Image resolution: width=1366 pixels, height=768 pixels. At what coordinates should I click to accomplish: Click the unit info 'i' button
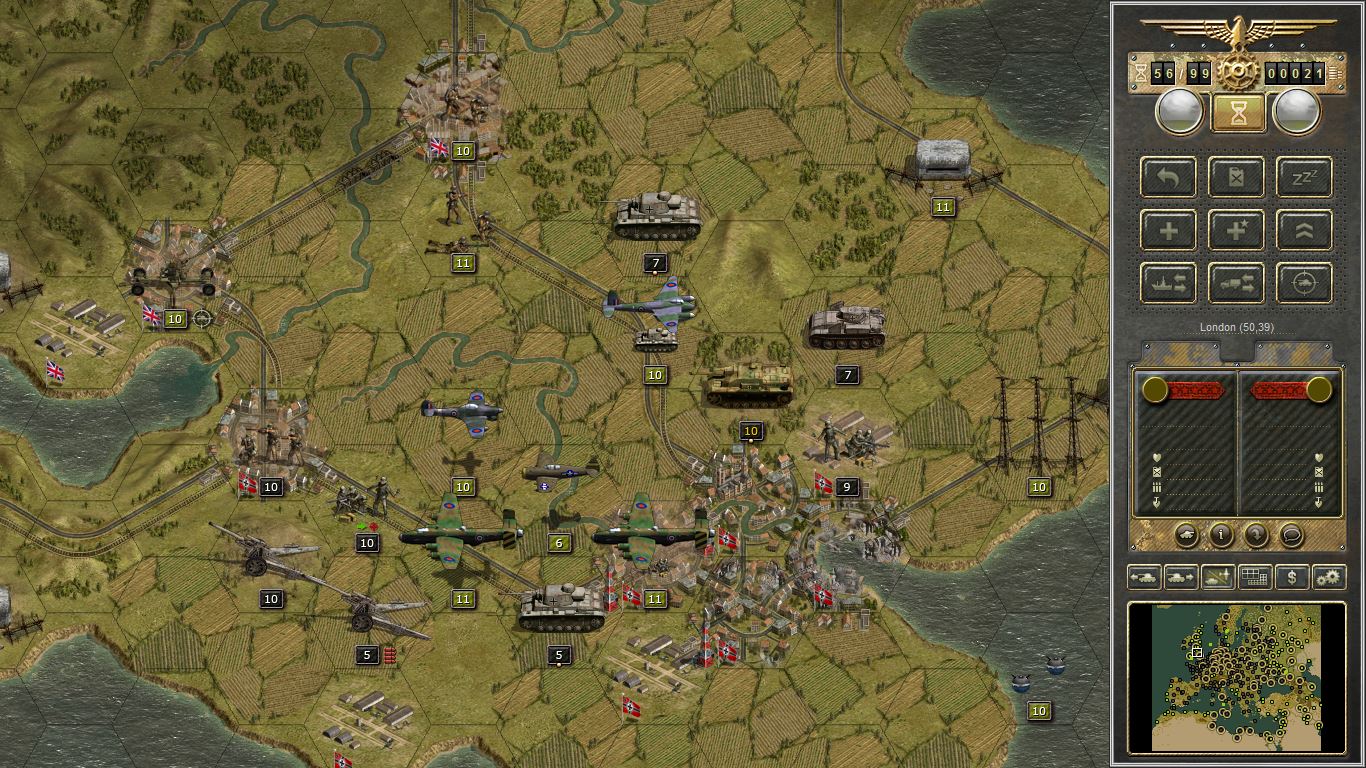click(1221, 535)
